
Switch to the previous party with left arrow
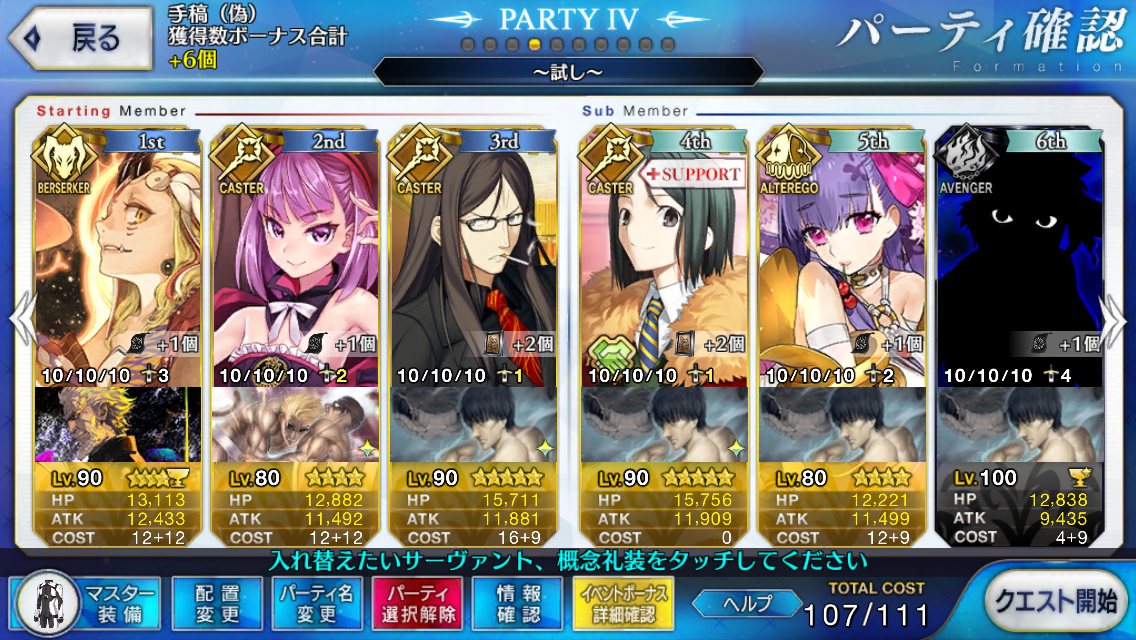click(x=22, y=320)
